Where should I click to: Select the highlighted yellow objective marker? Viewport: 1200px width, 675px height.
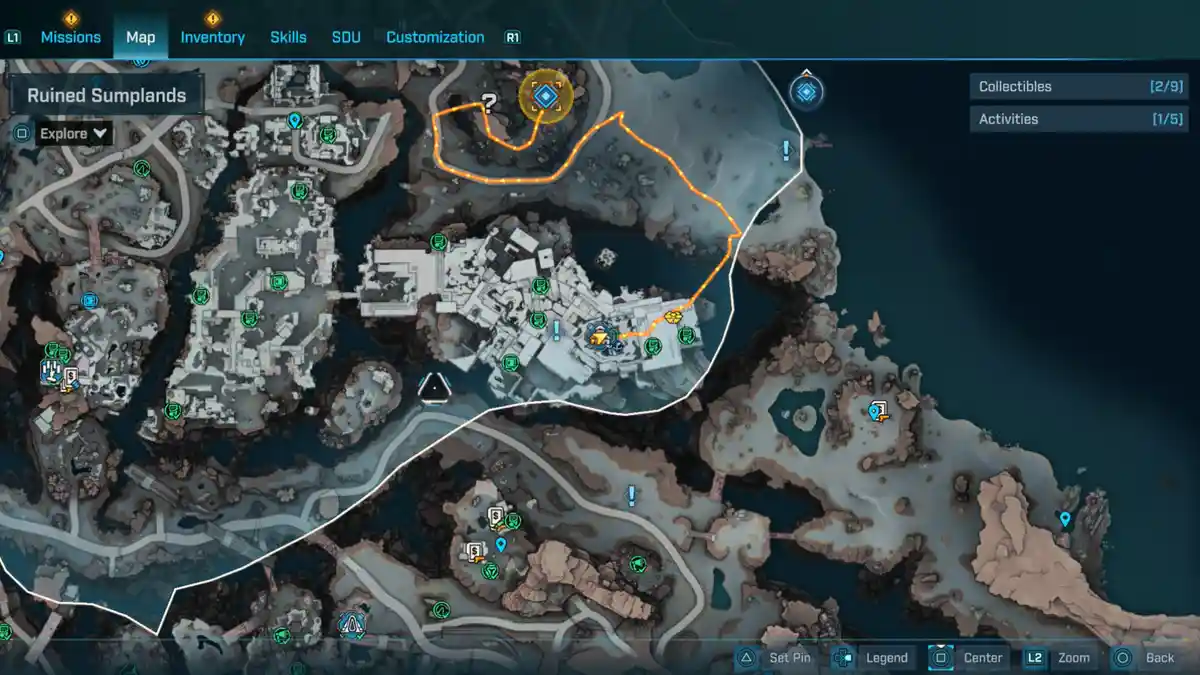(x=545, y=96)
